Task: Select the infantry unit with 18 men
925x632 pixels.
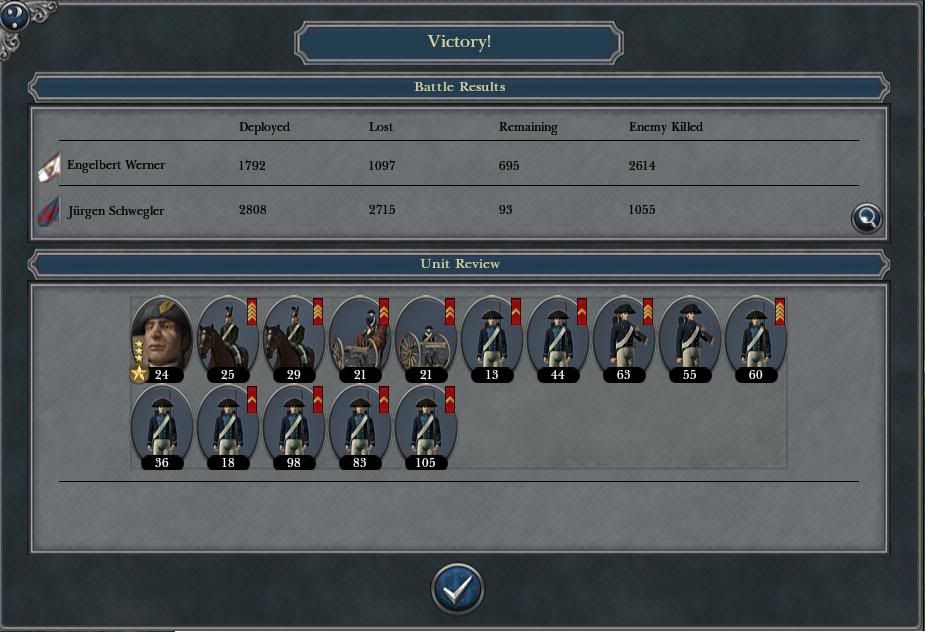Action: coord(227,423)
